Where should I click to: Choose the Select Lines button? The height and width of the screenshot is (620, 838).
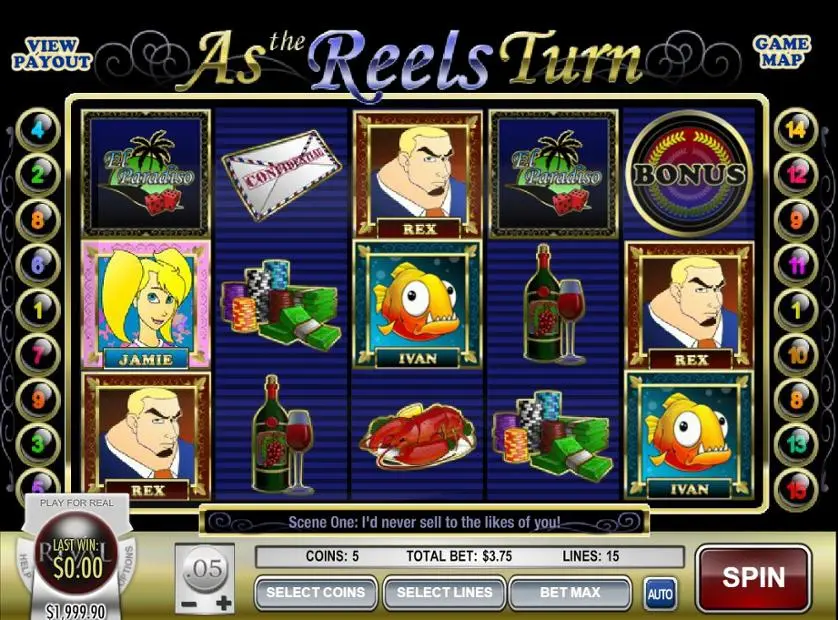444,592
